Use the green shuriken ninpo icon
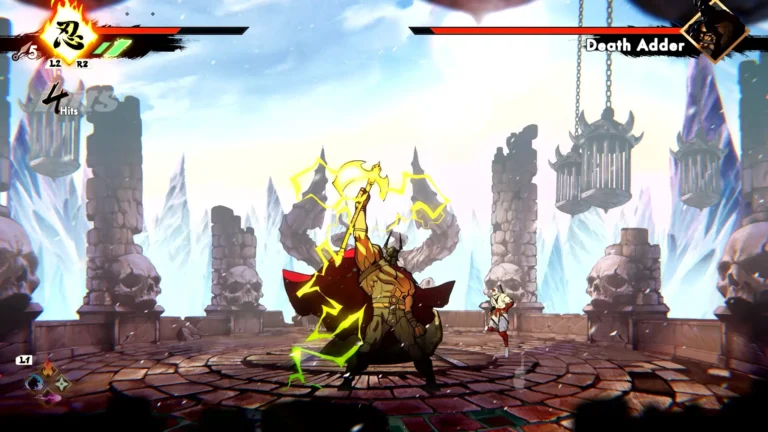The height and width of the screenshot is (432, 768). click(62, 384)
